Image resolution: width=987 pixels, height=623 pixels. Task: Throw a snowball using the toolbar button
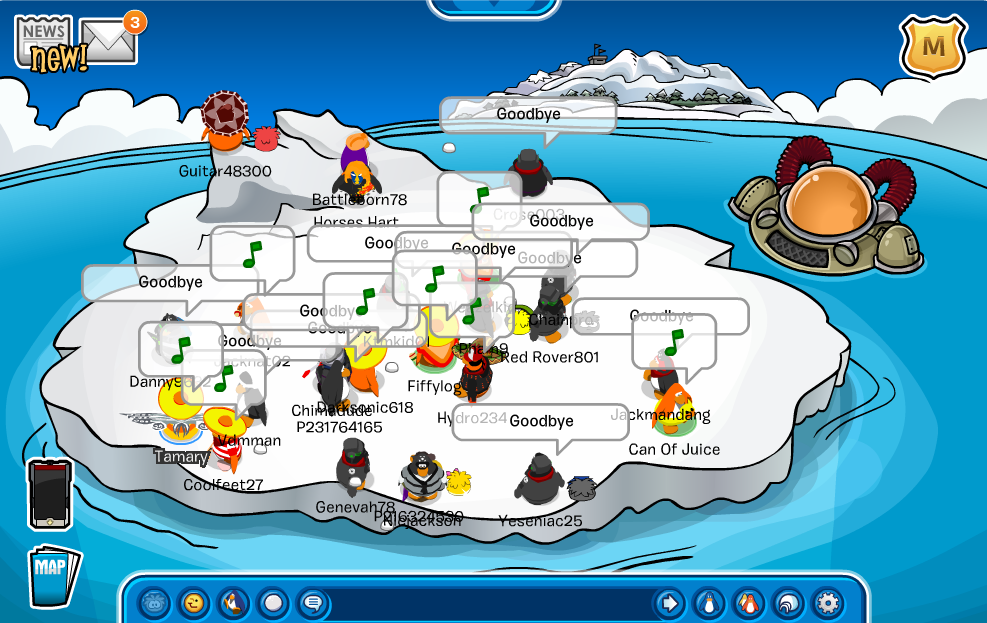273,603
